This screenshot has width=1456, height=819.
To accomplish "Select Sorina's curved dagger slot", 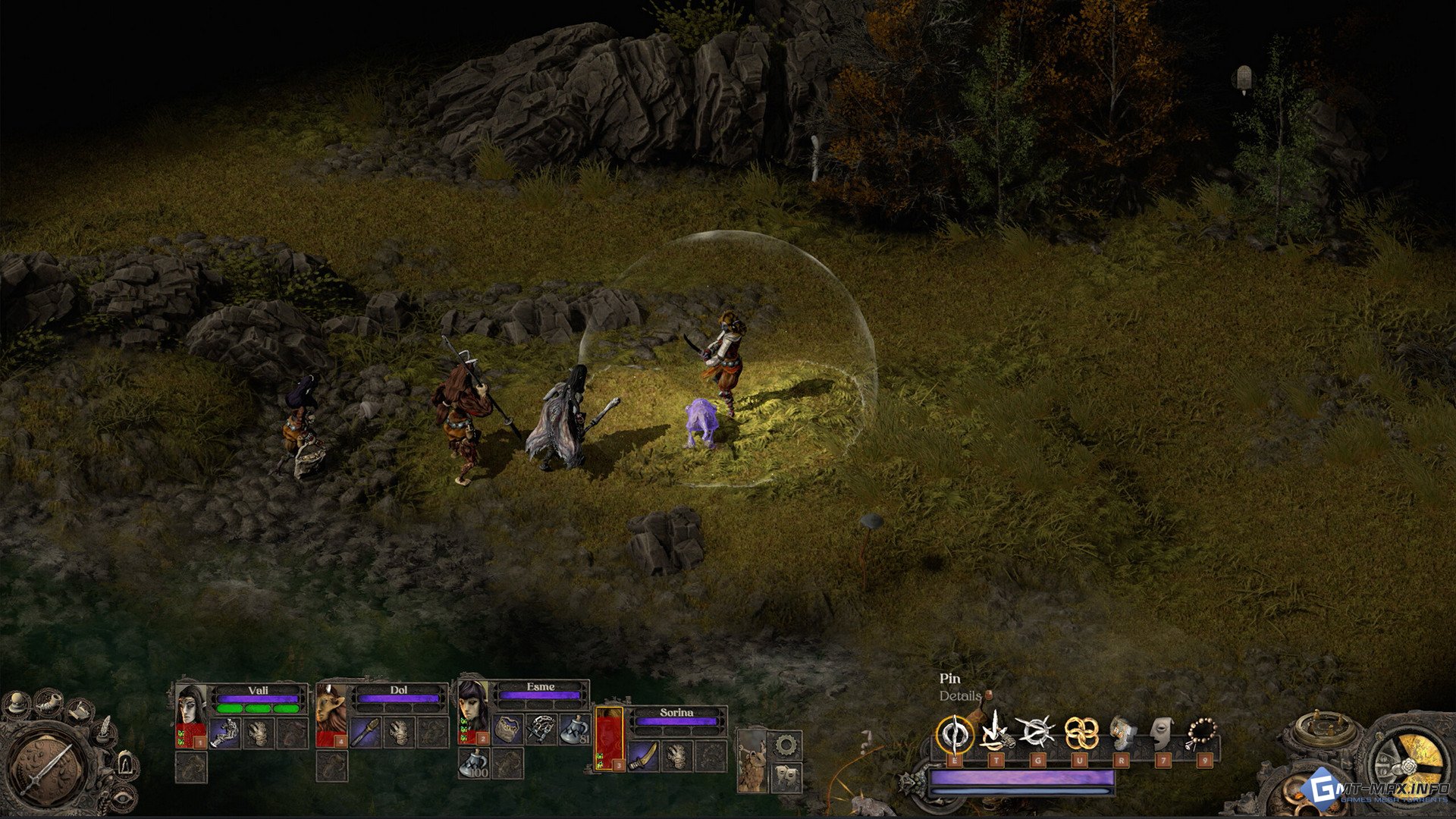I will coord(643,755).
